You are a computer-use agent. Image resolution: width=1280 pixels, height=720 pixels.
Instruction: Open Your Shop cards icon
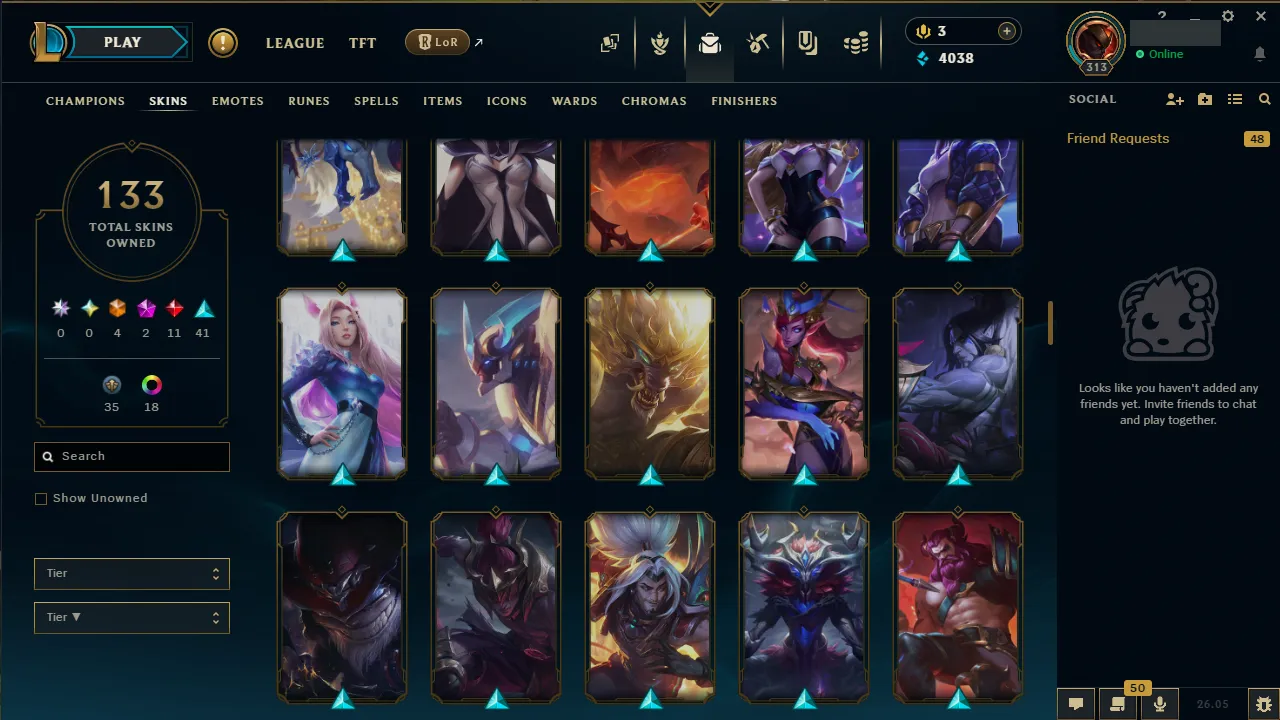(610, 43)
